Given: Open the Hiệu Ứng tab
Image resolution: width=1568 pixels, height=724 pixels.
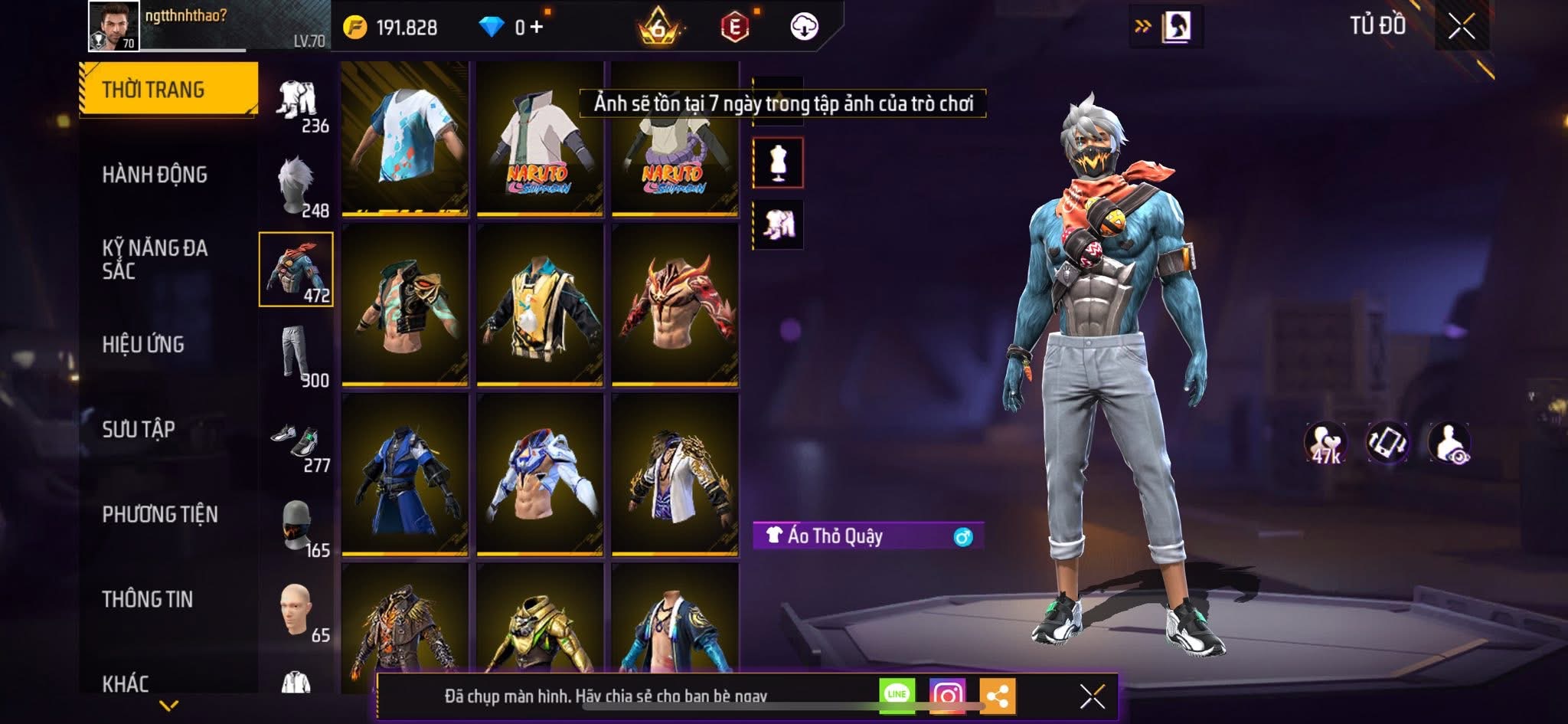Looking at the screenshot, I should [143, 345].
